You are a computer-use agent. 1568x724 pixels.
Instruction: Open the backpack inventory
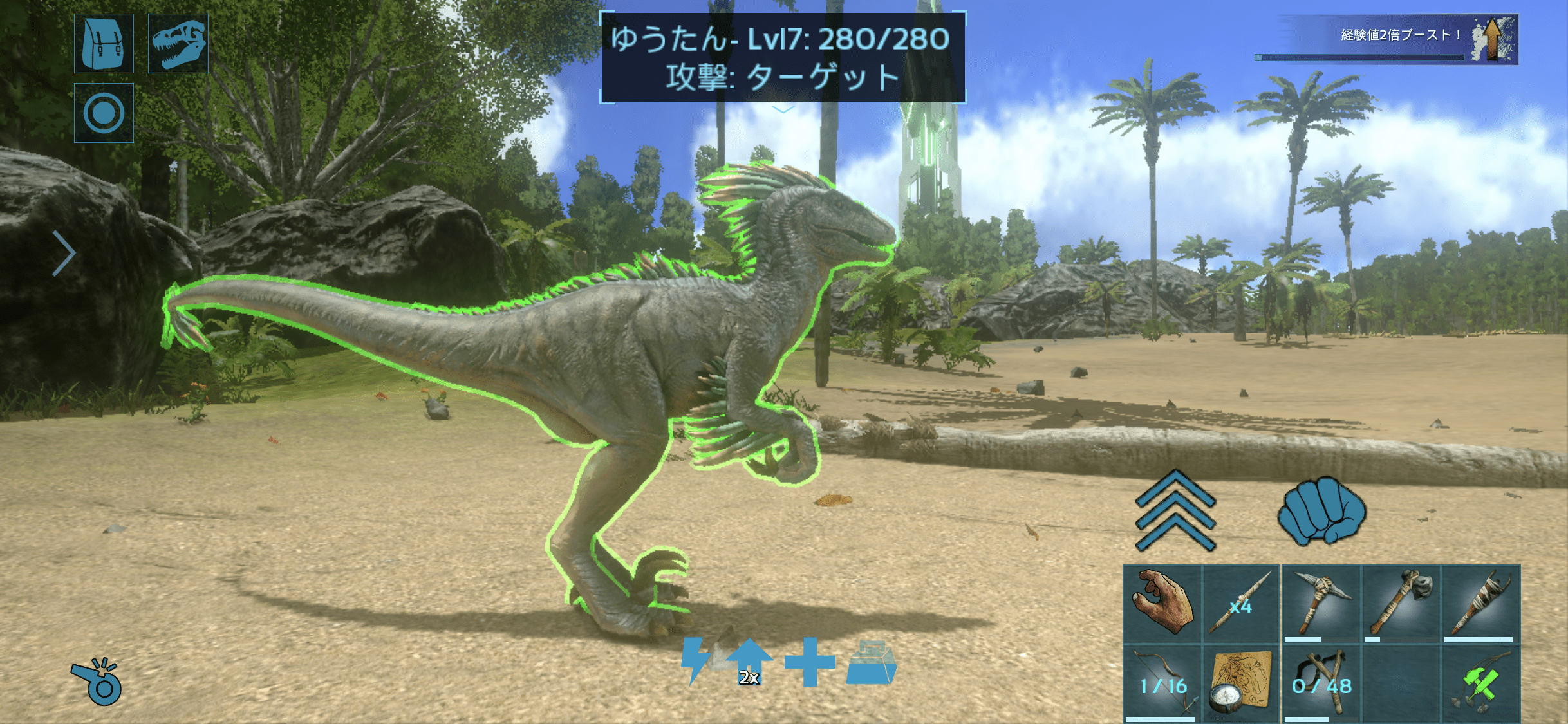click(x=104, y=43)
